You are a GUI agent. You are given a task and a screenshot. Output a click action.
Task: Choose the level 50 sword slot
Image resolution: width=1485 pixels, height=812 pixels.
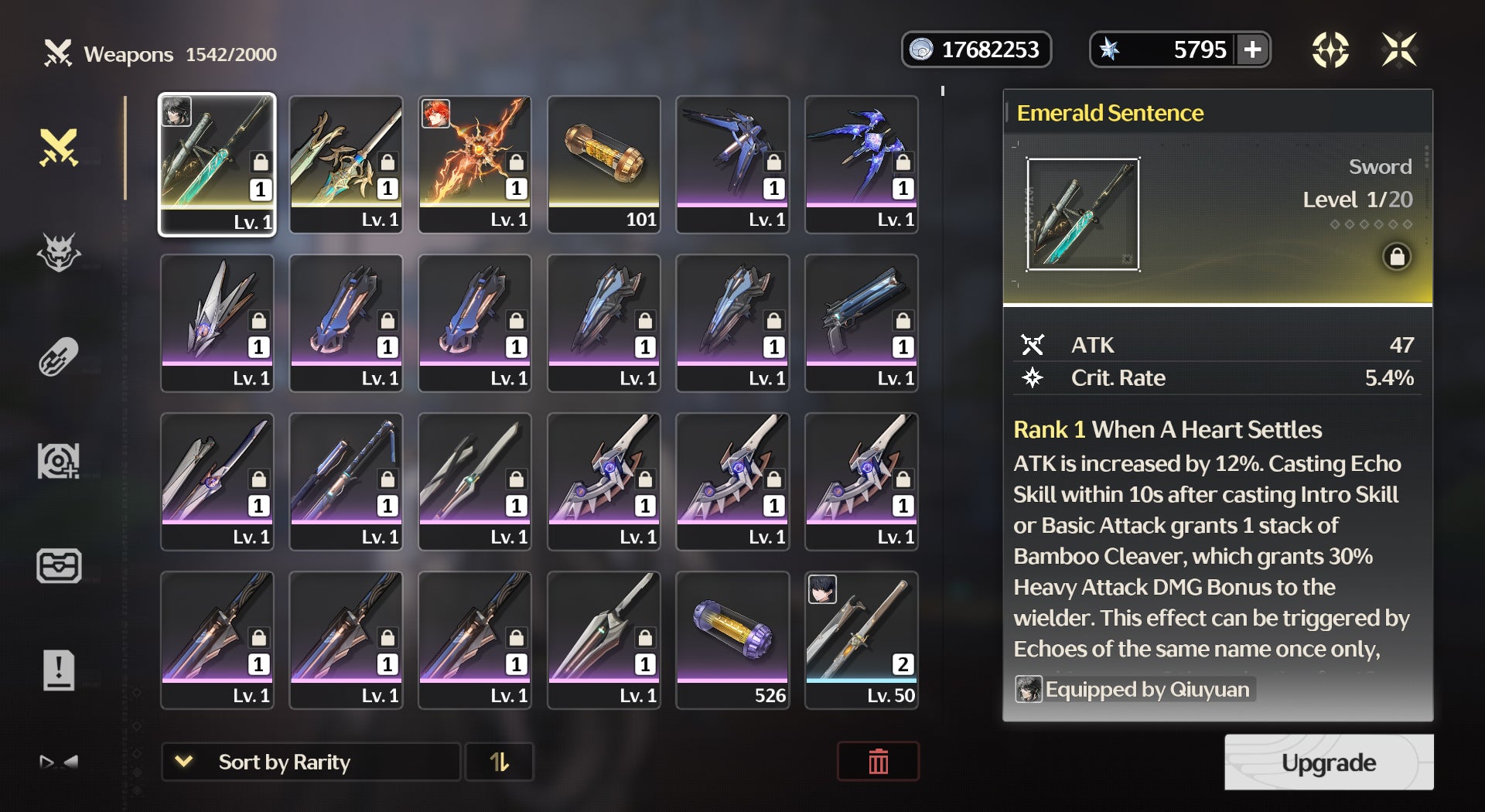[x=862, y=639]
